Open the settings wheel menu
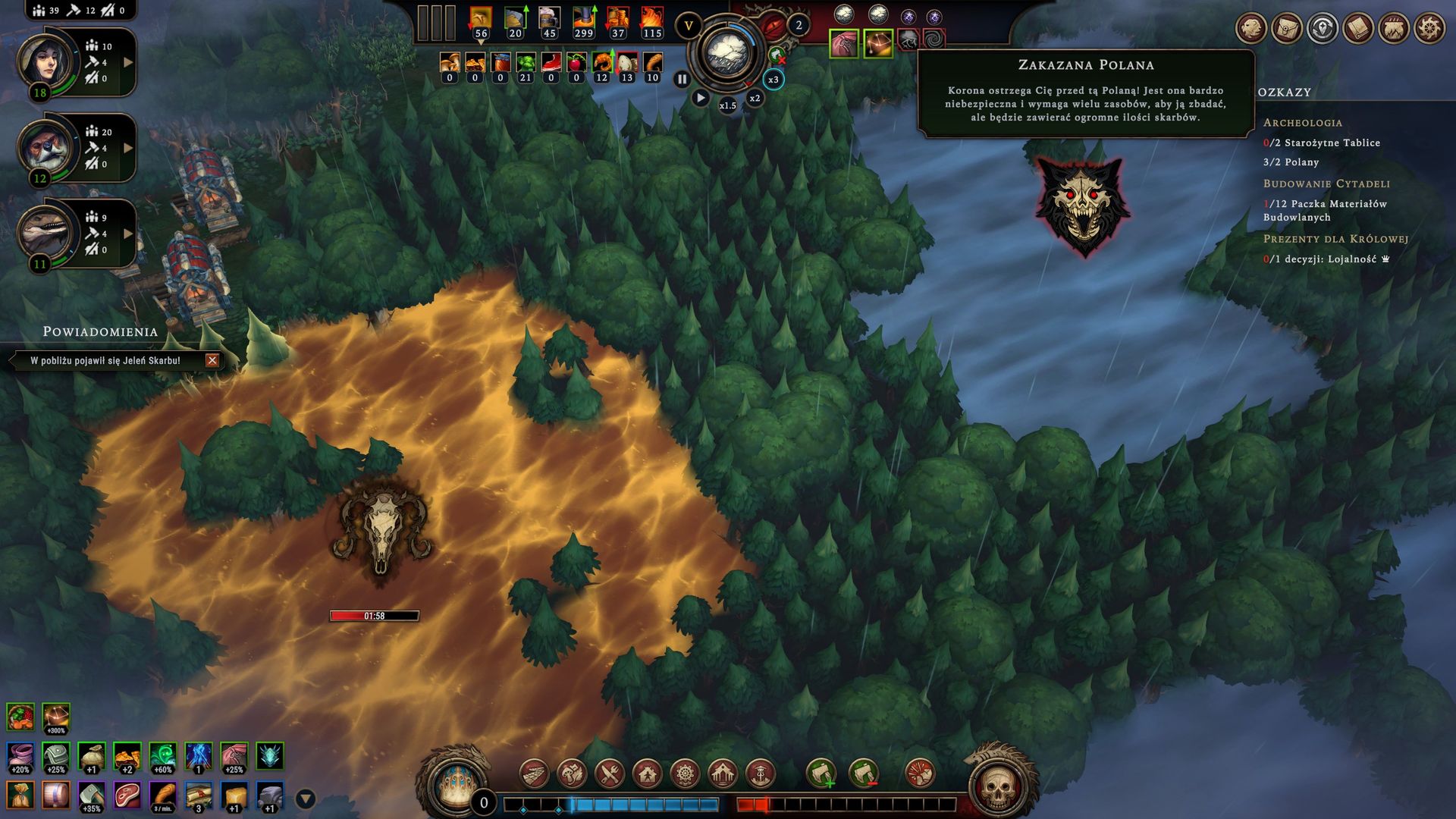Screen dimensions: 1456x819 tap(1429, 29)
